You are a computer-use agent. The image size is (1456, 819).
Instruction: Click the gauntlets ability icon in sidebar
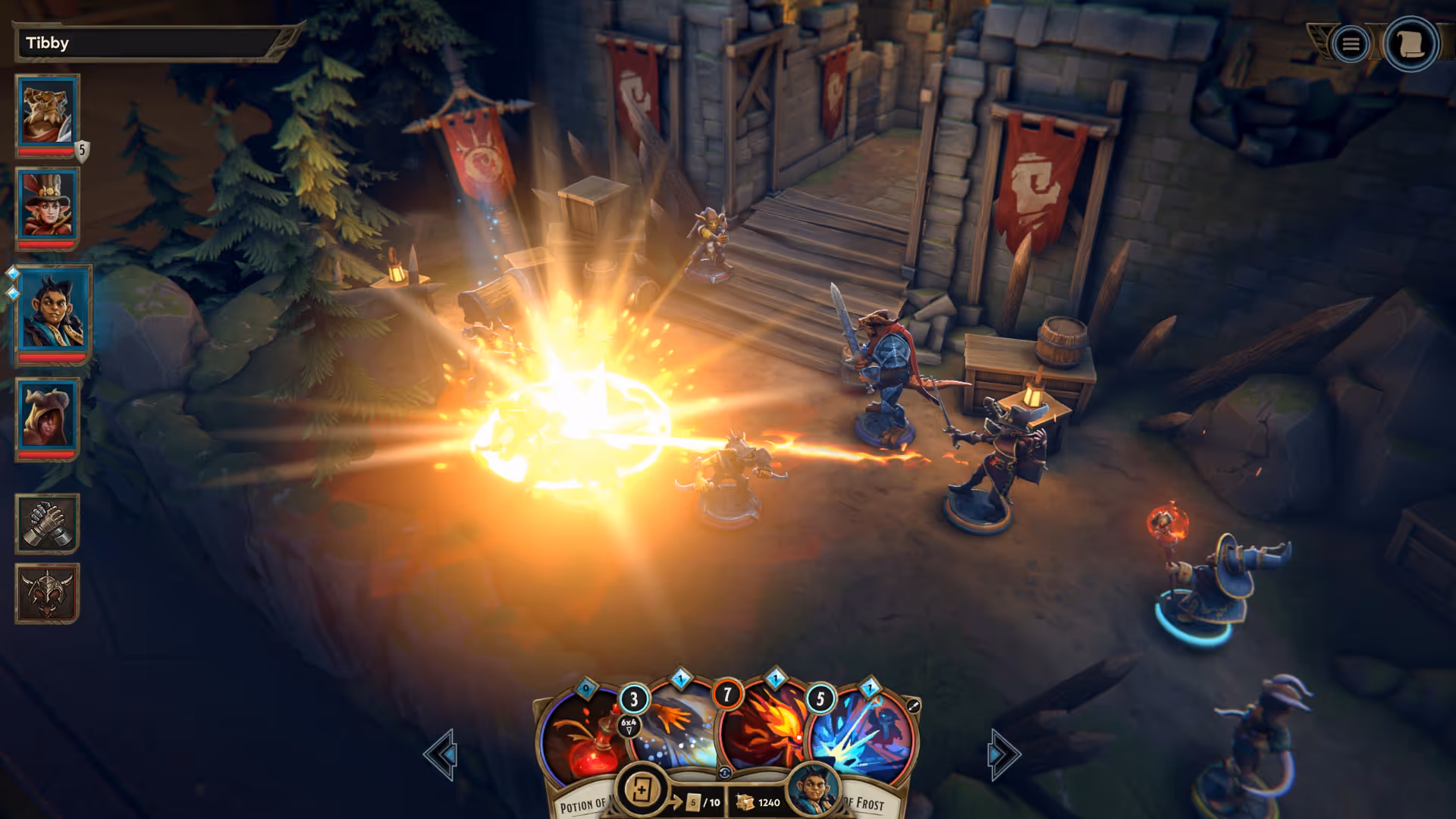47,522
